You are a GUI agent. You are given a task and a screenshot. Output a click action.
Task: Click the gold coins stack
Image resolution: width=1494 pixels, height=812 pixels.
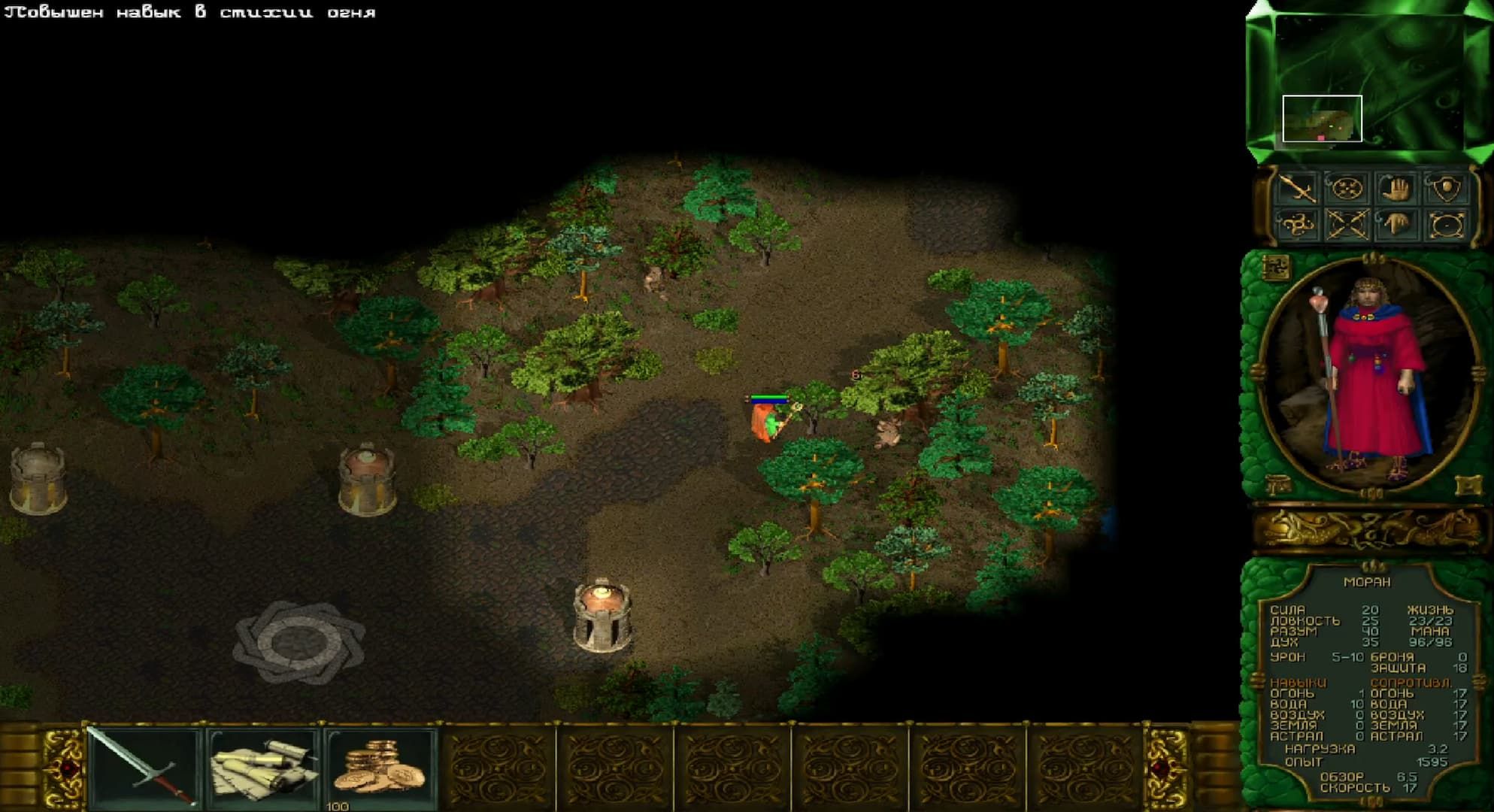point(380,765)
